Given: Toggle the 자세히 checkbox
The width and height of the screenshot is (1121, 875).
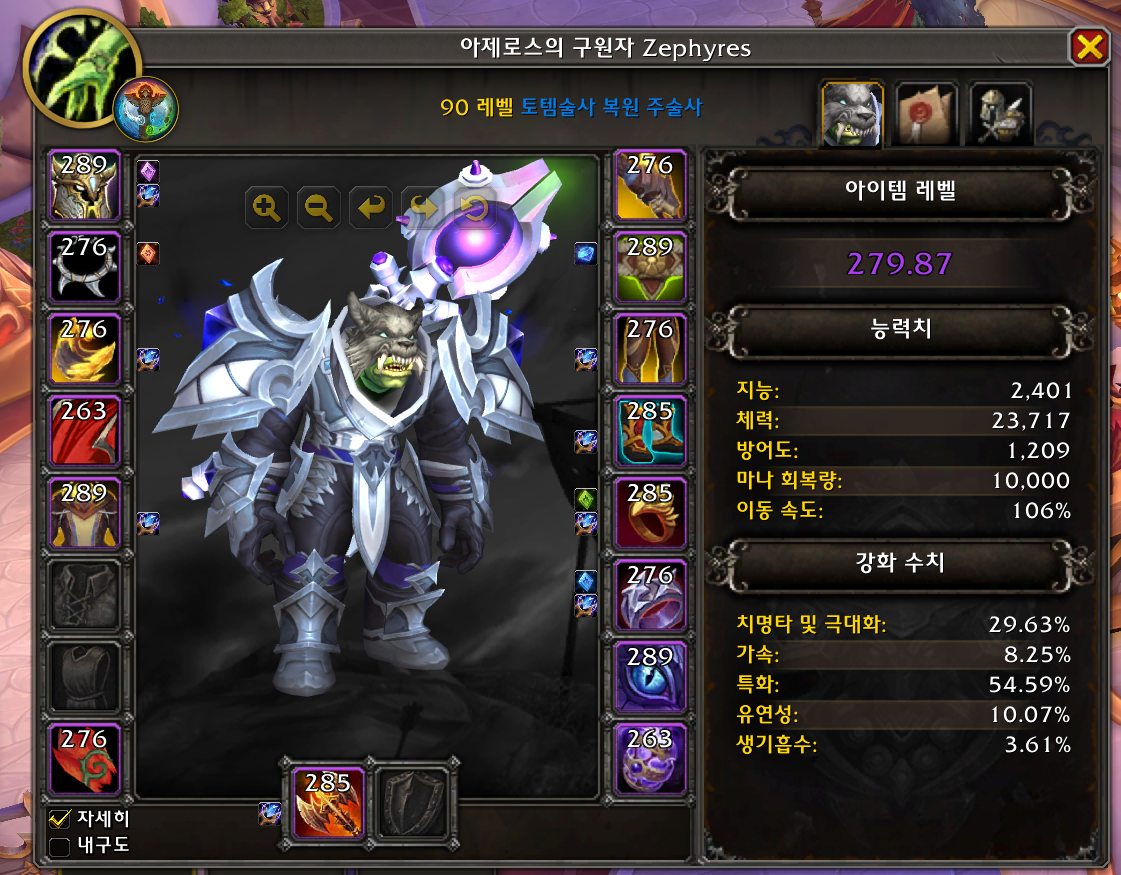Looking at the screenshot, I should click(60, 819).
